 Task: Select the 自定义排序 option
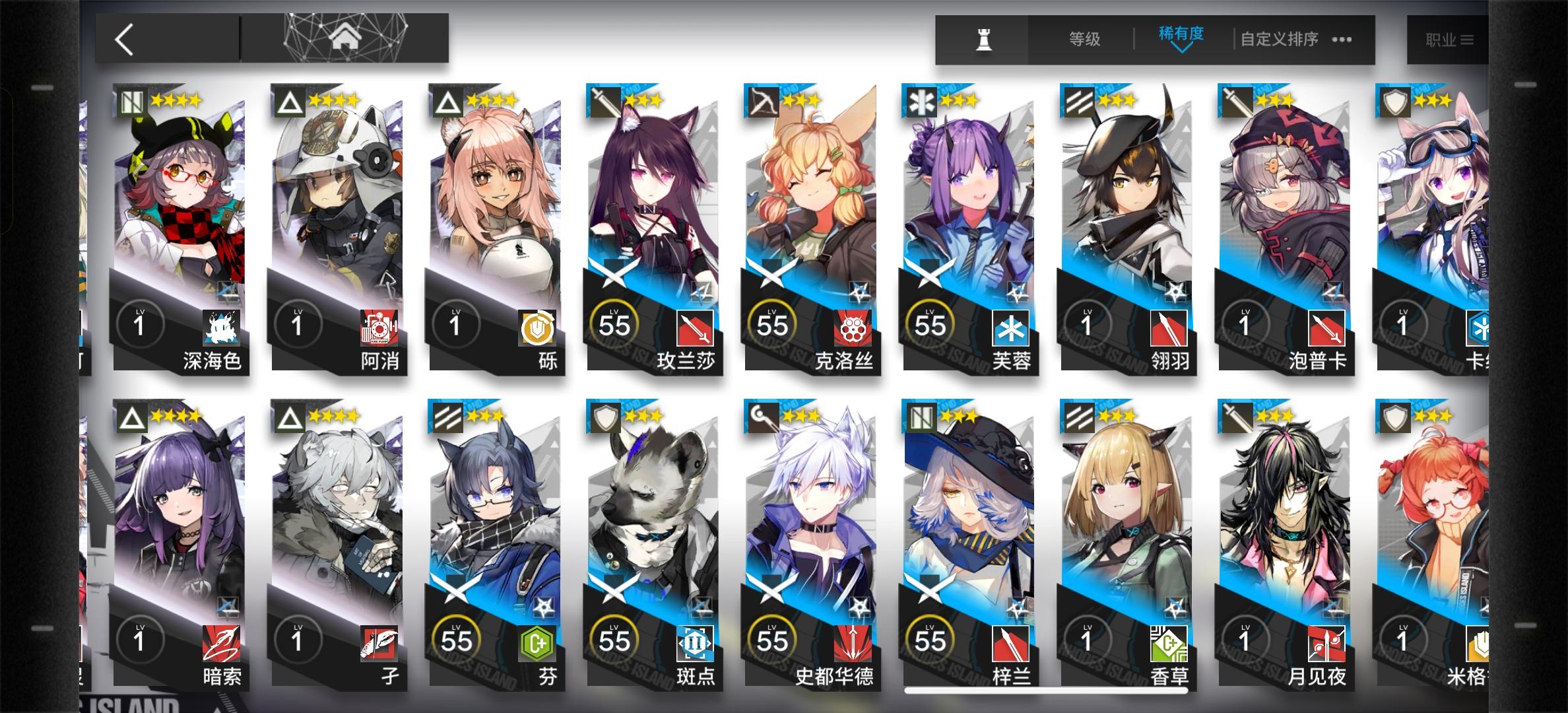tap(1278, 39)
